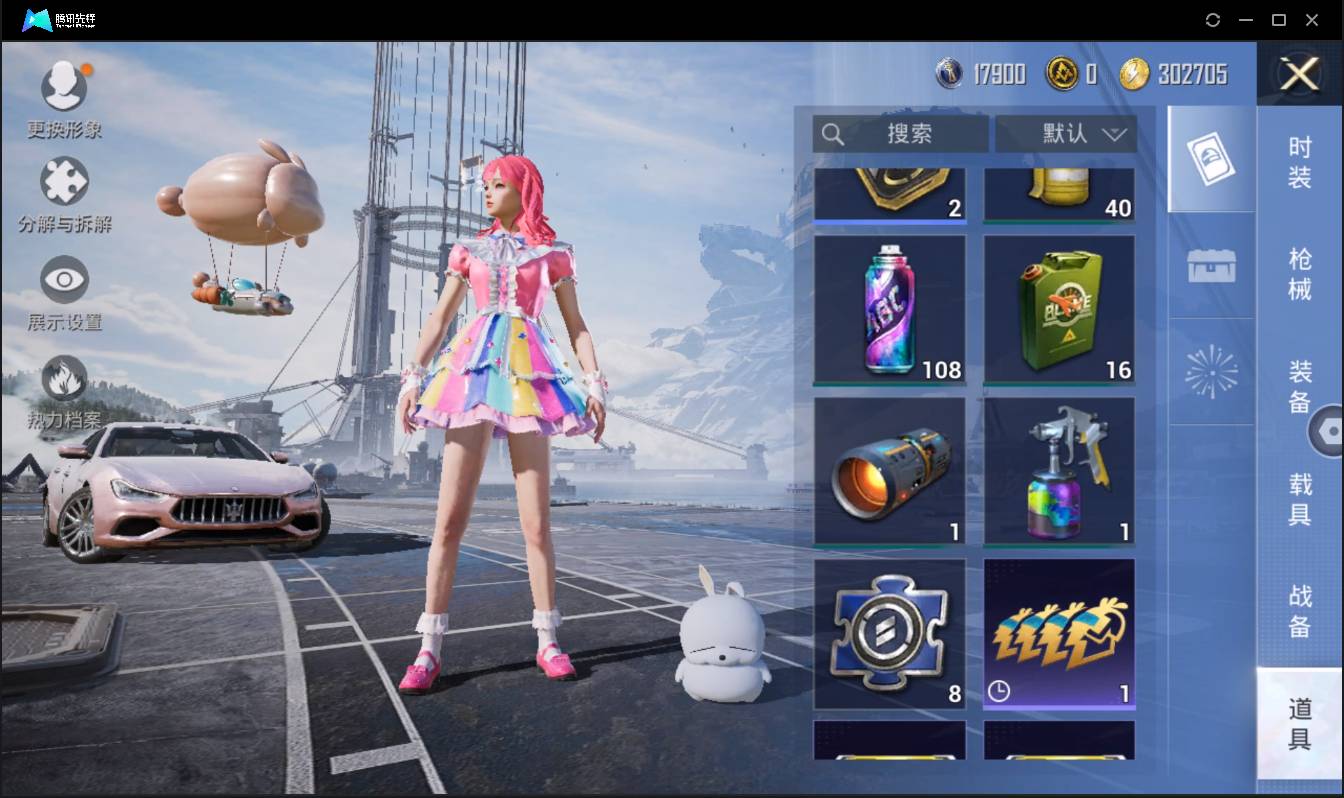This screenshot has width=1344, height=798.
Task: Maximize the emulator window
Action: click(1278, 20)
